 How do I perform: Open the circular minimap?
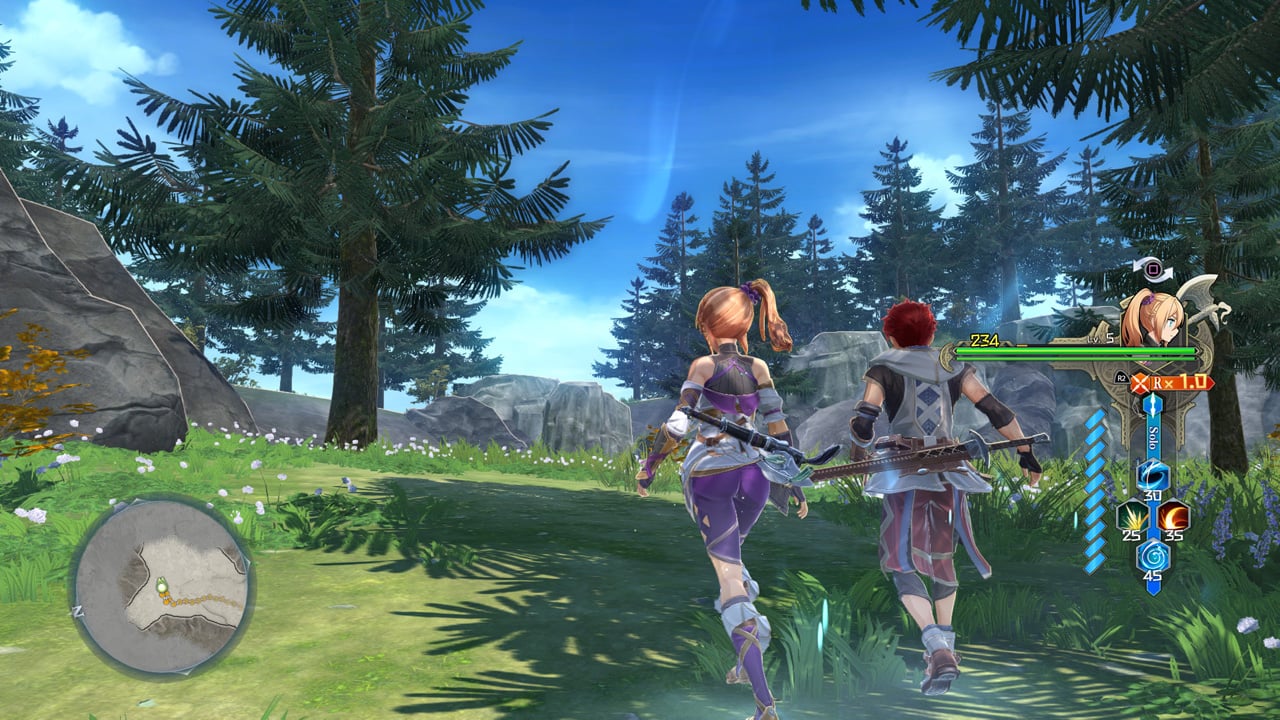(162, 586)
